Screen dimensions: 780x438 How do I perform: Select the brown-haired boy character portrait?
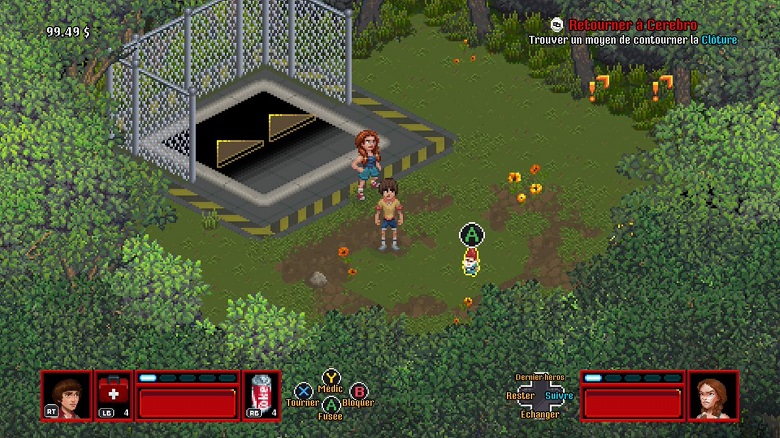[65, 396]
